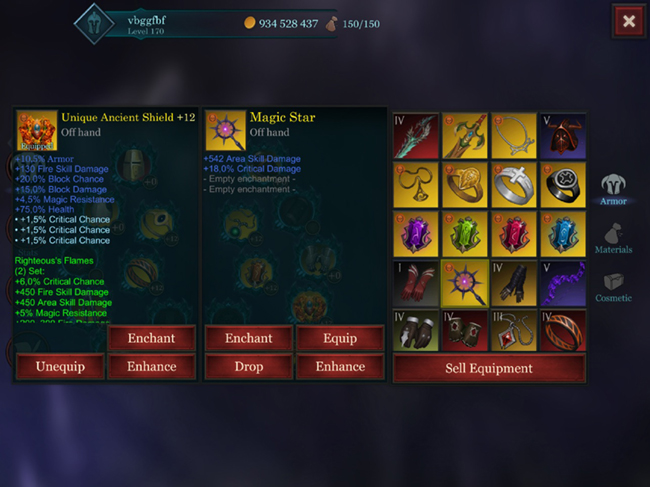Select the purple gem shield
The height and width of the screenshot is (487, 650).
click(416, 234)
